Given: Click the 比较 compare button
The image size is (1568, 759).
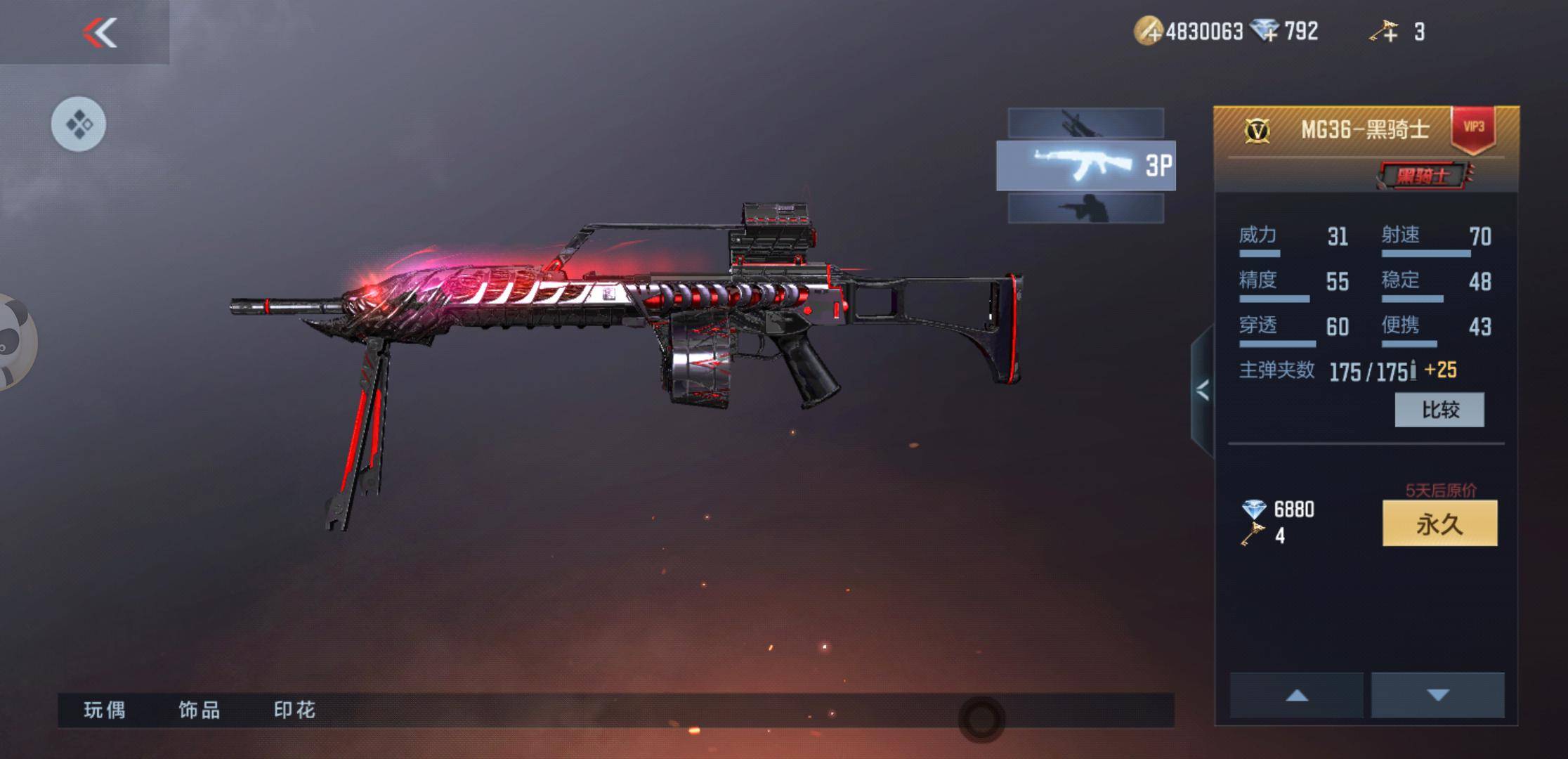Looking at the screenshot, I should click(1439, 410).
